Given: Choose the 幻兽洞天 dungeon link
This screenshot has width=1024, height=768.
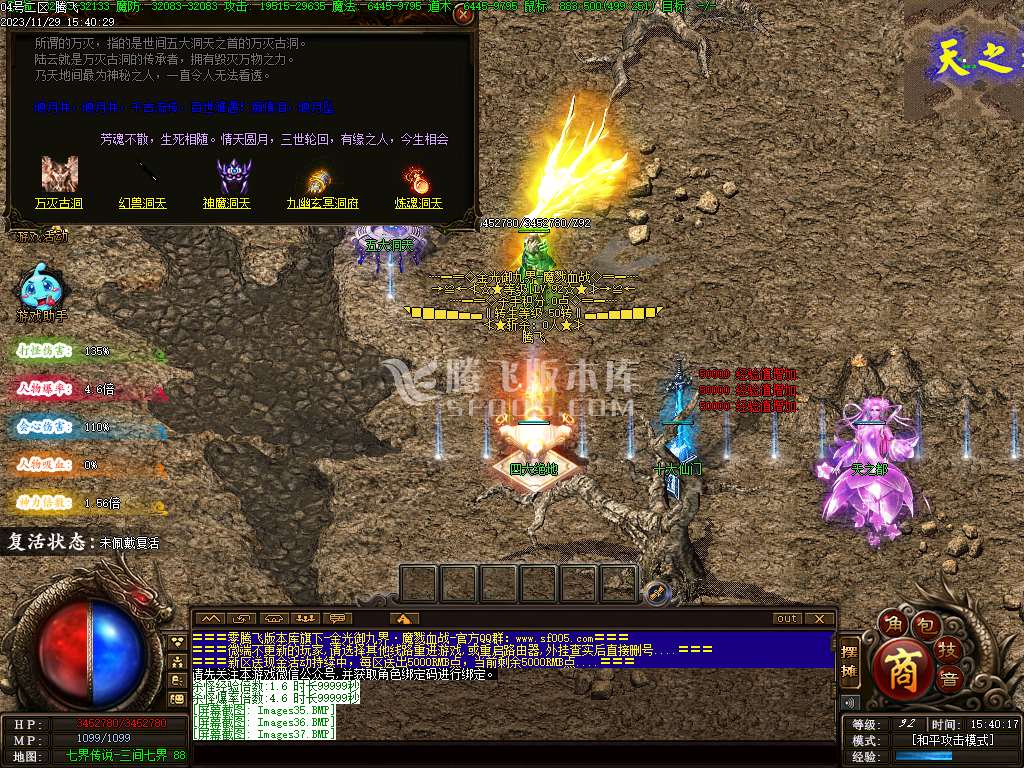Looking at the screenshot, I should [x=144, y=203].
